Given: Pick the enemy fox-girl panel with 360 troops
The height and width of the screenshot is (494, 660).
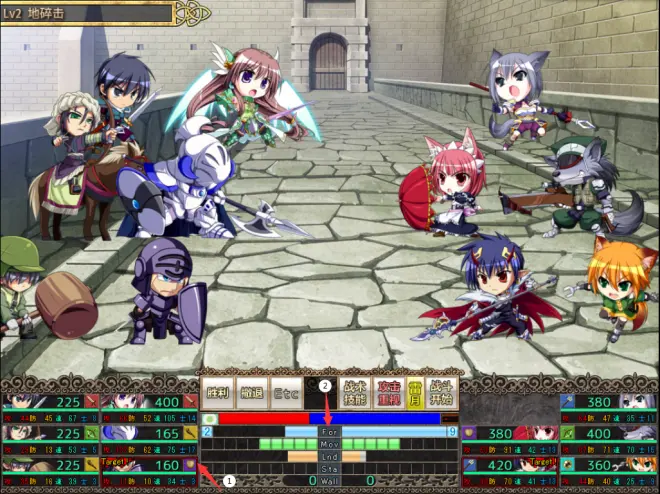Looking at the screenshot, I should pos(608,465).
